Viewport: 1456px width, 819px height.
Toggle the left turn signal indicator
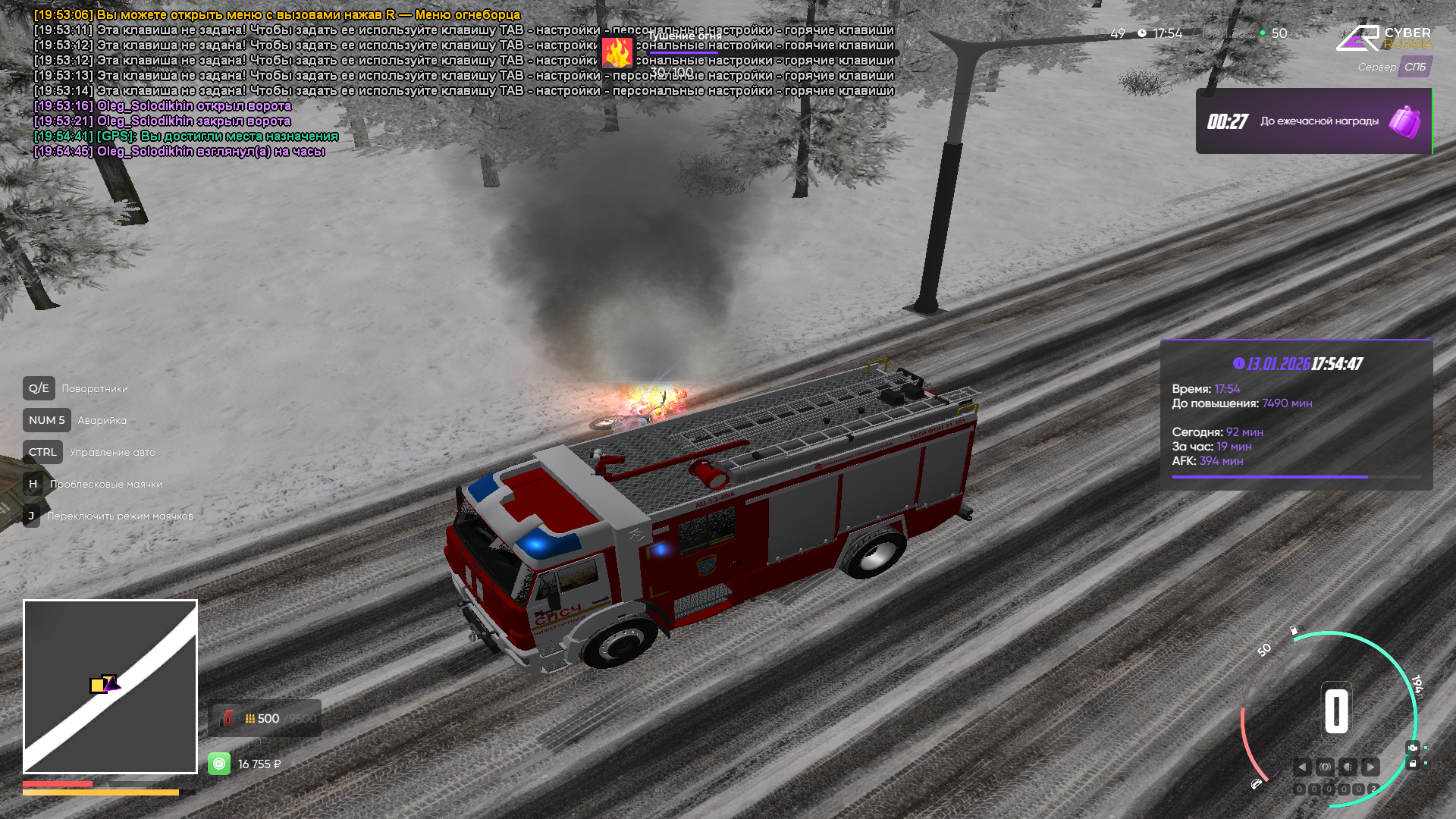1302,767
